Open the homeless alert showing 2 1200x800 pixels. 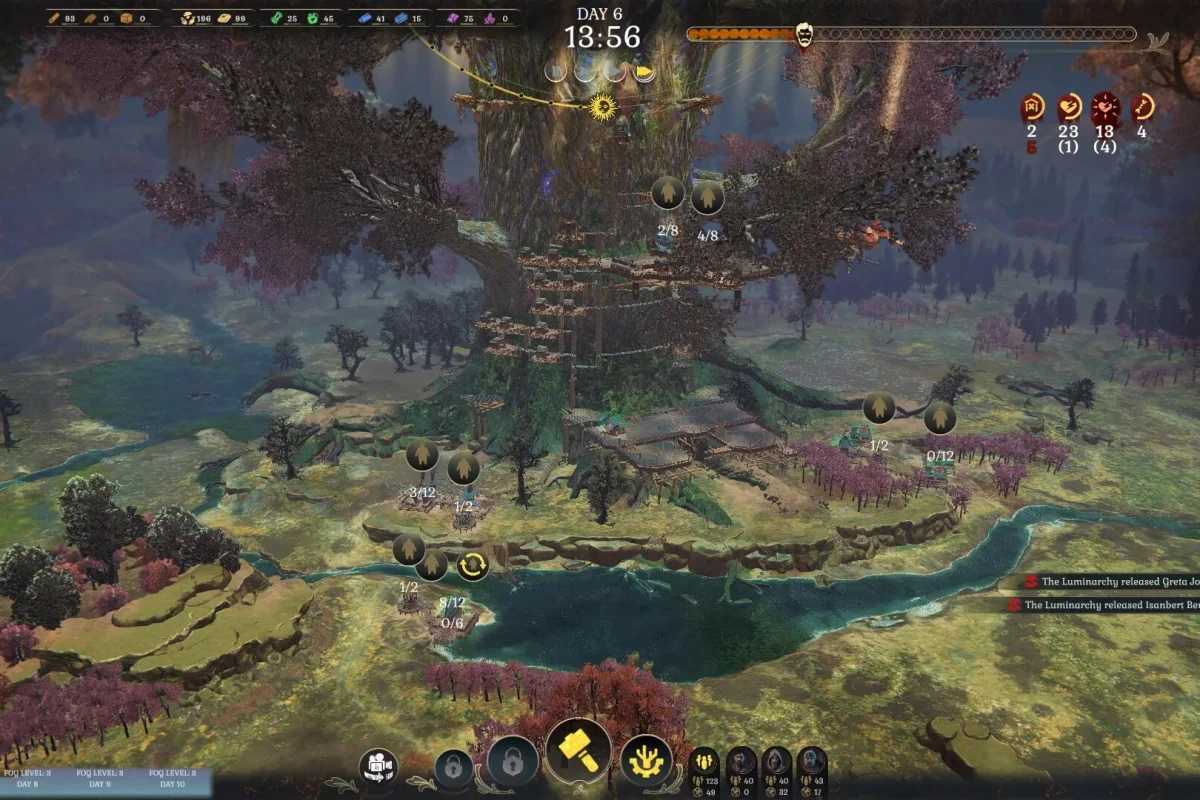pyautogui.click(x=1033, y=107)
